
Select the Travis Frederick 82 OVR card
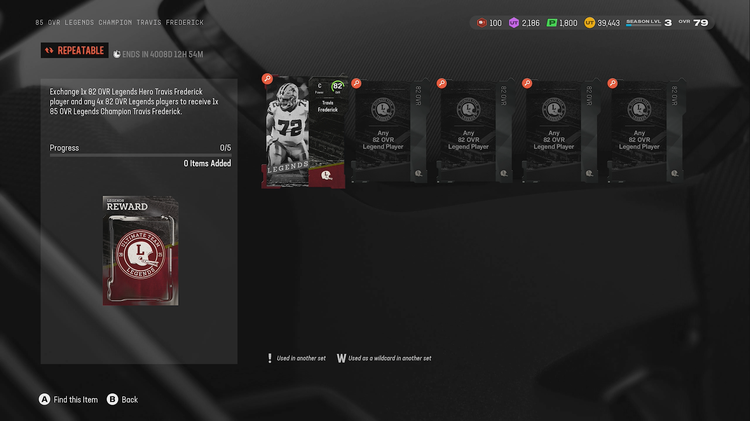(304, 131)
